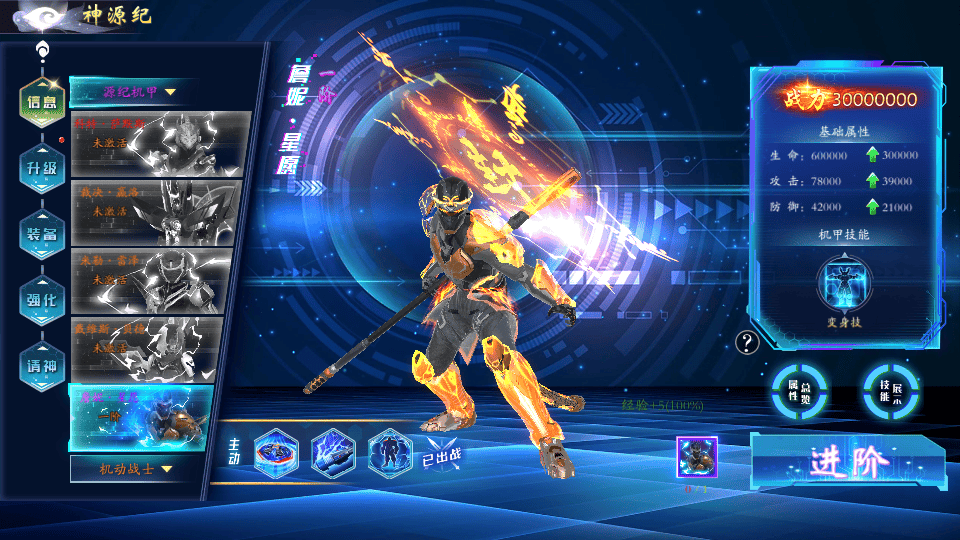
Task: Open the 升级 upgrade tab
Action: [x=41, y=167]
